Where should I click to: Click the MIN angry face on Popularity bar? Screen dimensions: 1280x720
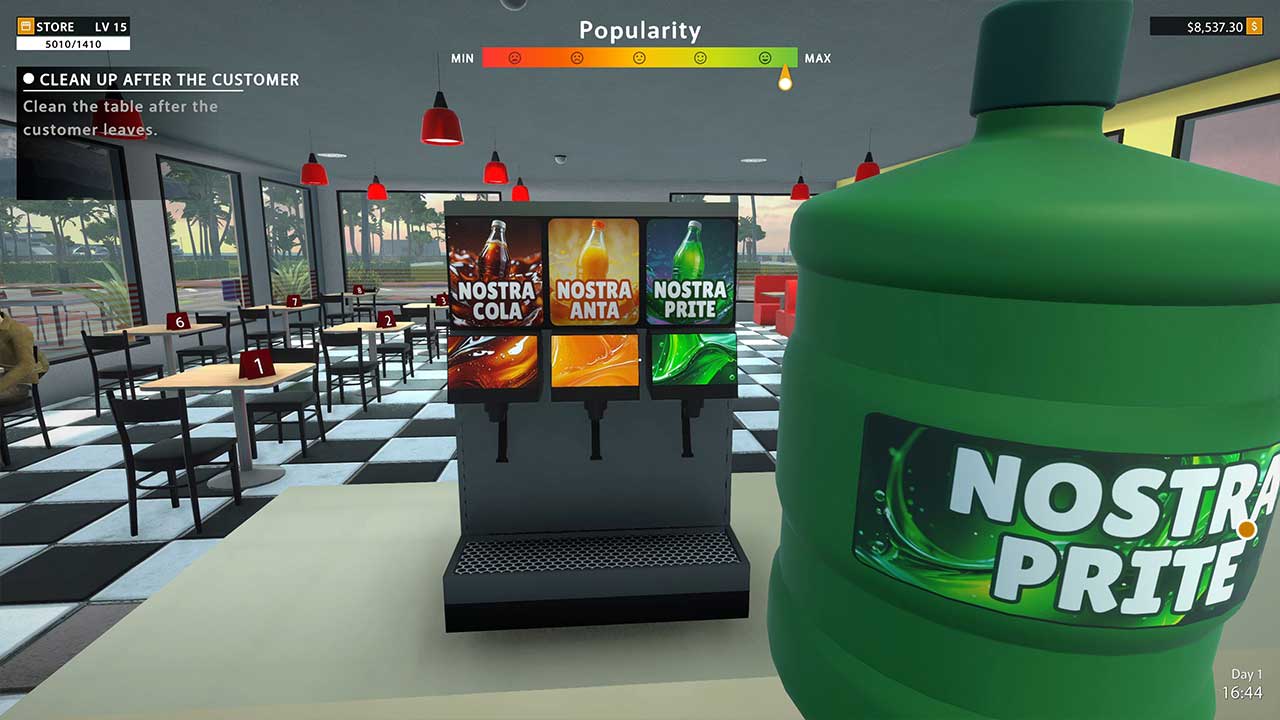click(515, 58)
